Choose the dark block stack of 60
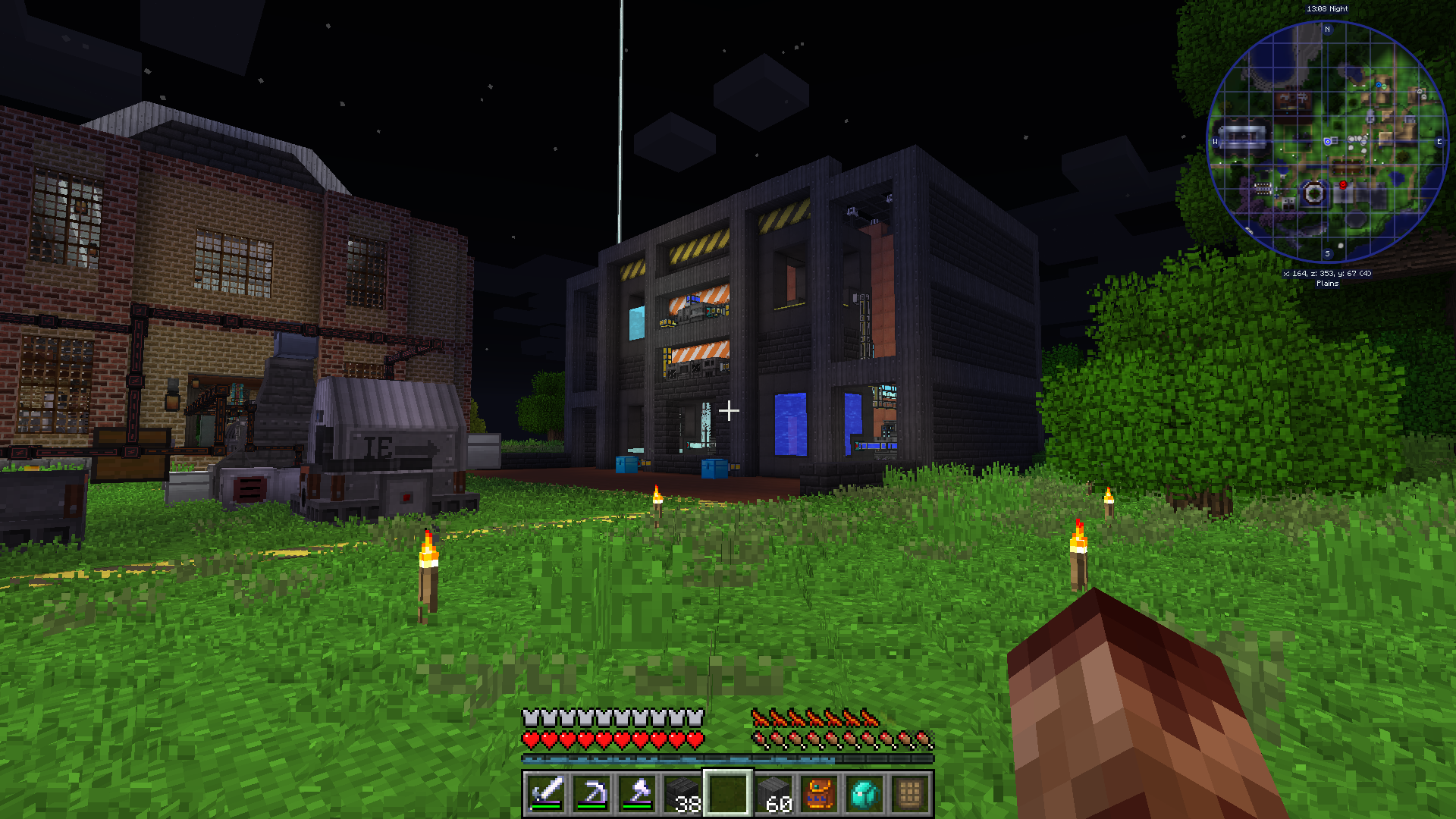This screenshot has height=819, width=1456. [x=773, y=793]
